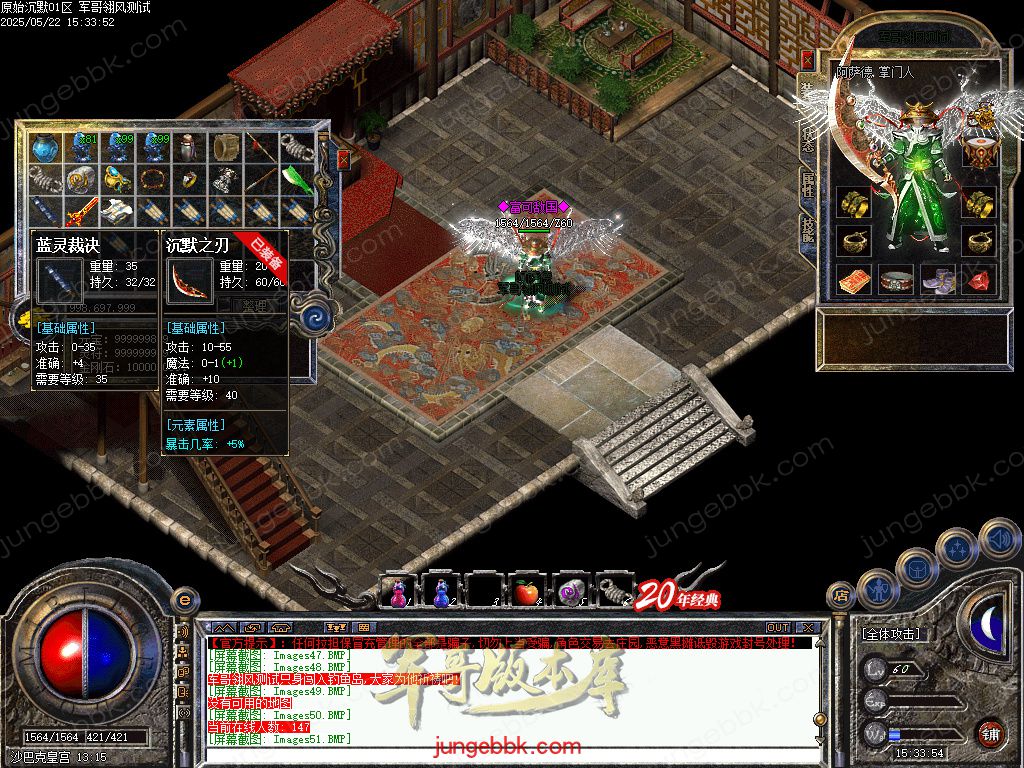
Task: Use the red apple in the hotbar
Action: (x=526, y=592)
